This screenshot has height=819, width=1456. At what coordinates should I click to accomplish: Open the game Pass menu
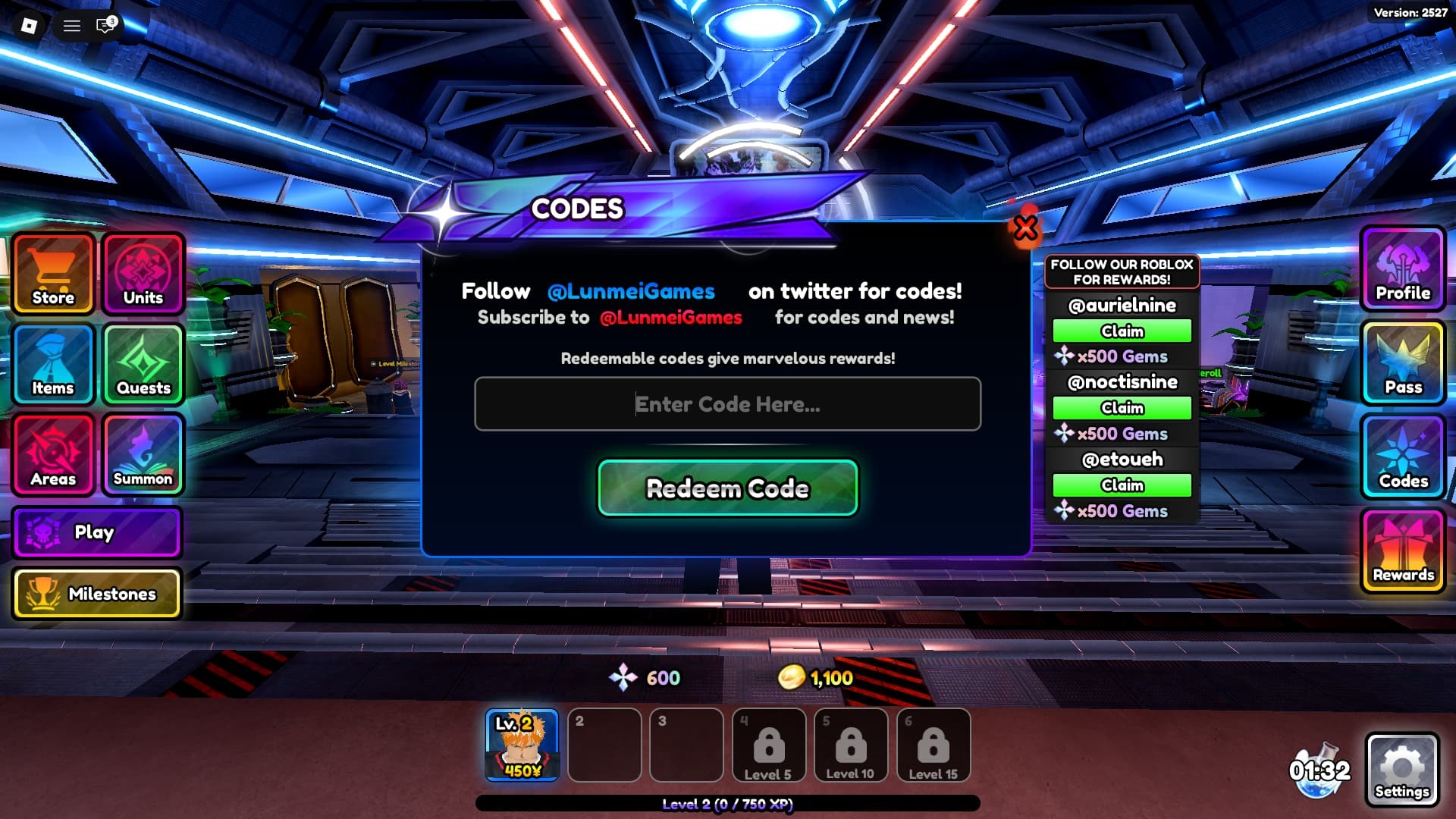pyautogui.click(x=1402, y=364)
